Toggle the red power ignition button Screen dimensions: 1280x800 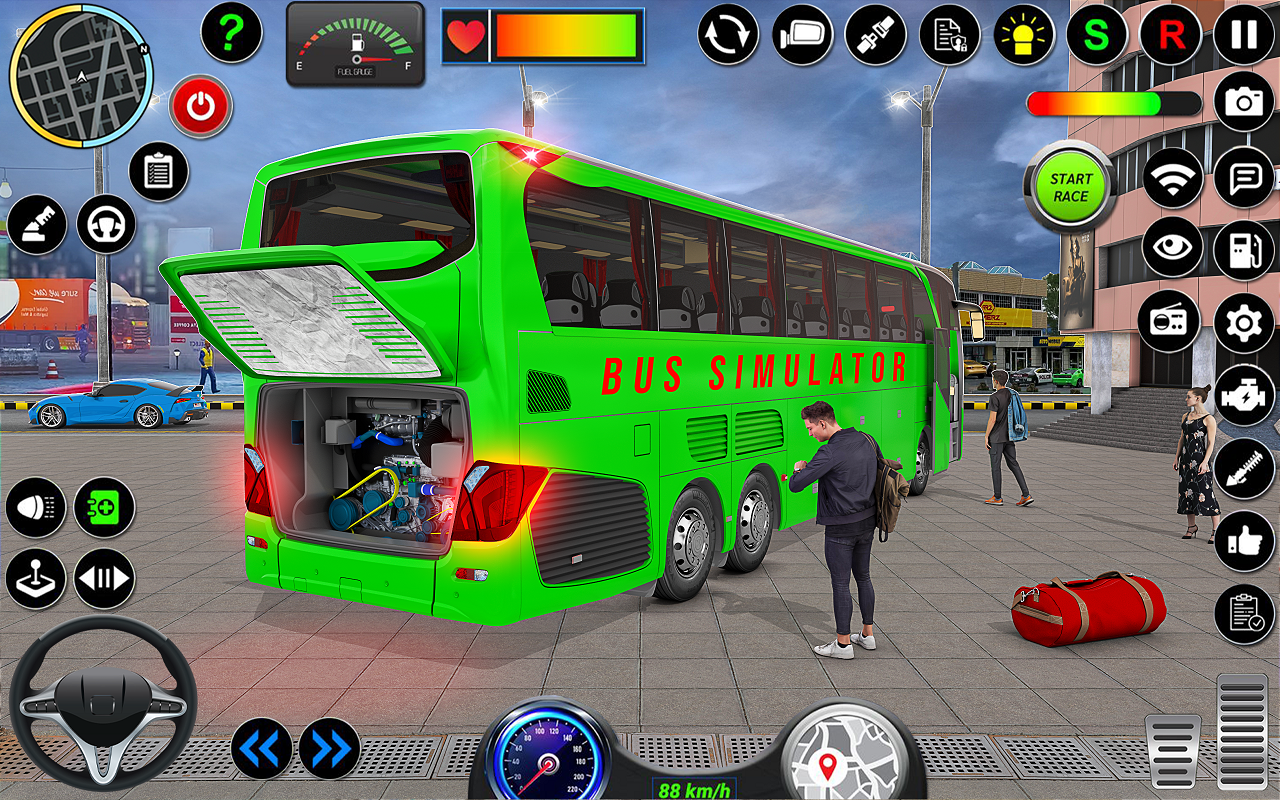point(201,106)
